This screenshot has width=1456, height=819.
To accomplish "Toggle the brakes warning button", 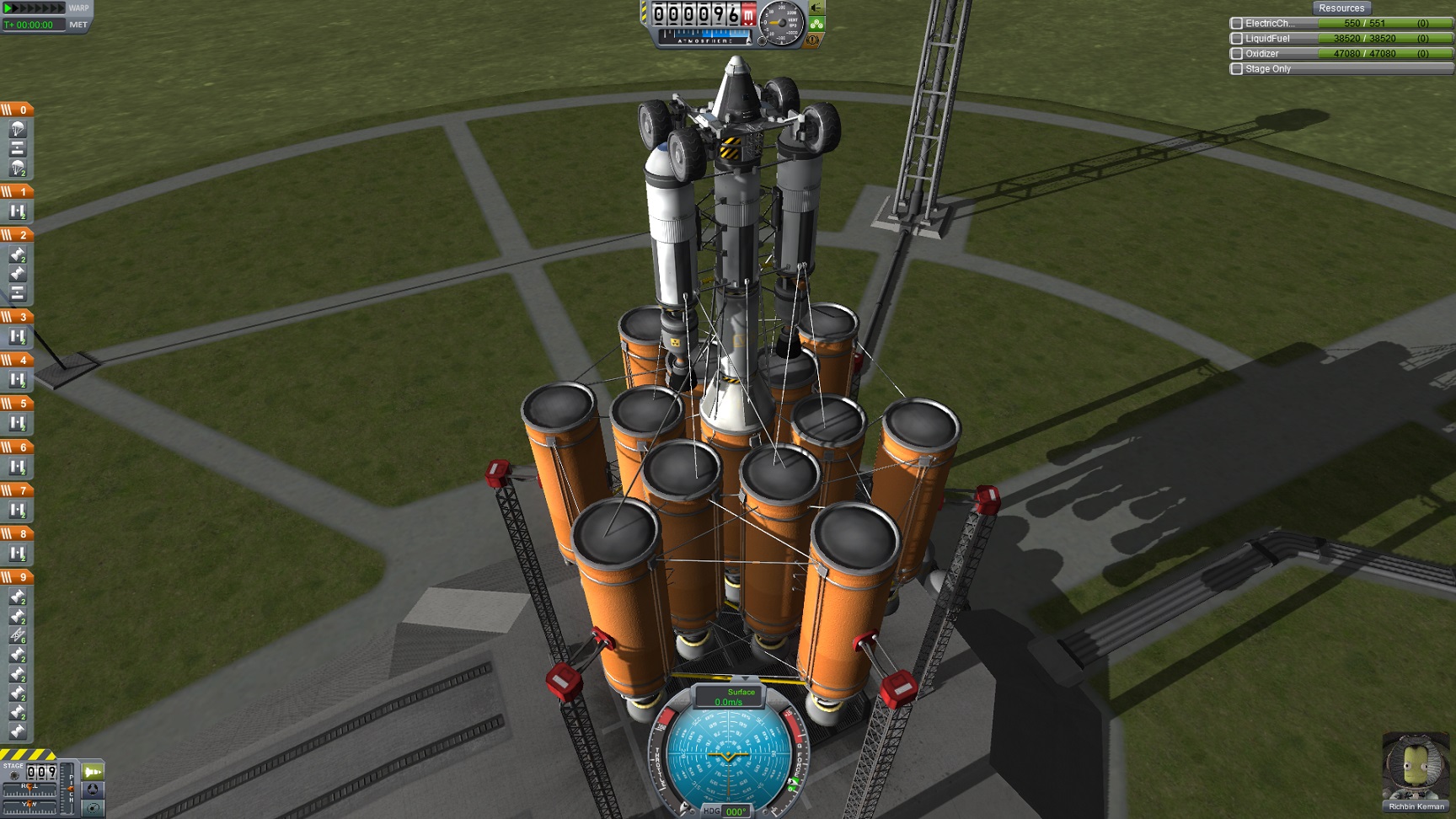I will [x=814, y=40].
